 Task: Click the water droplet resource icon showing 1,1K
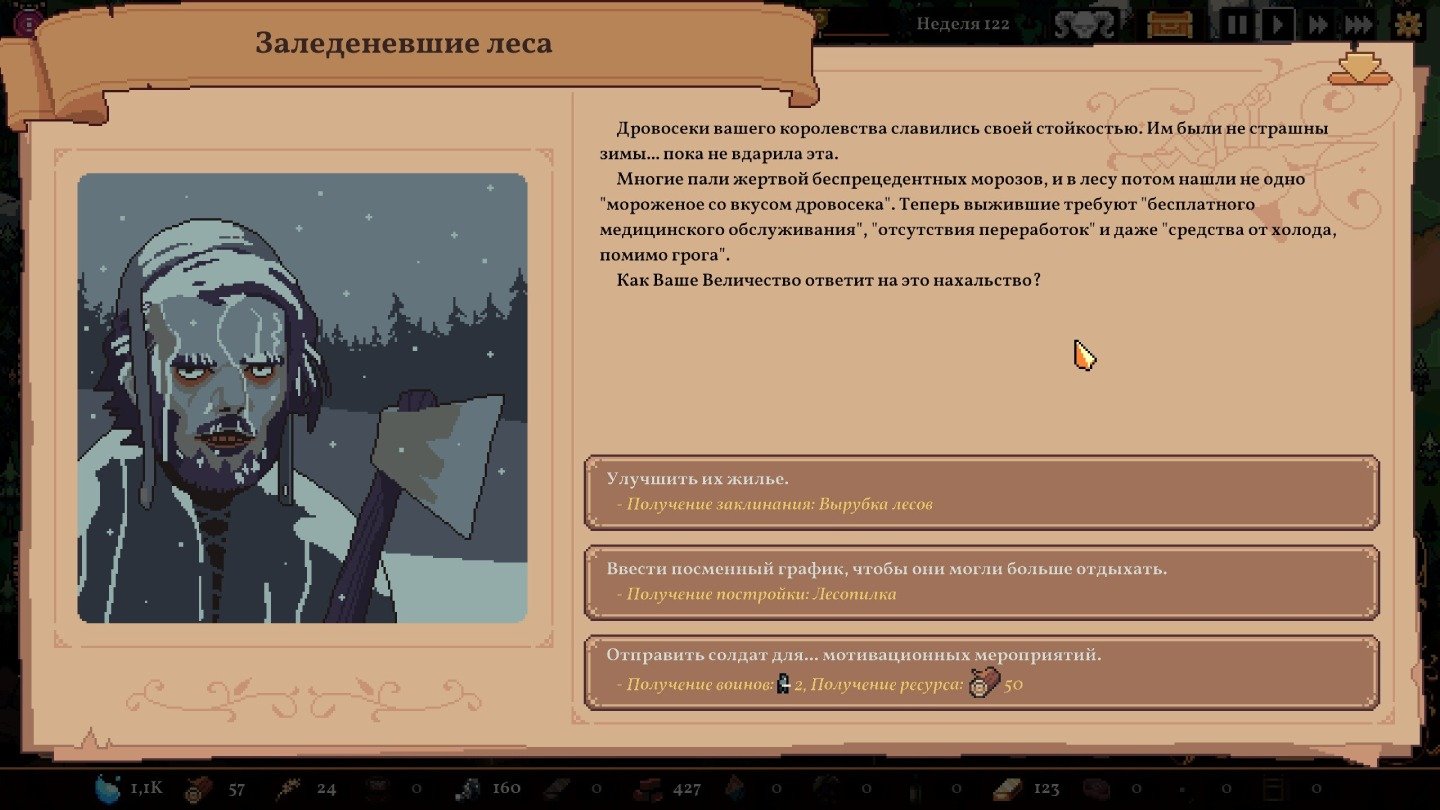point(104,787)
